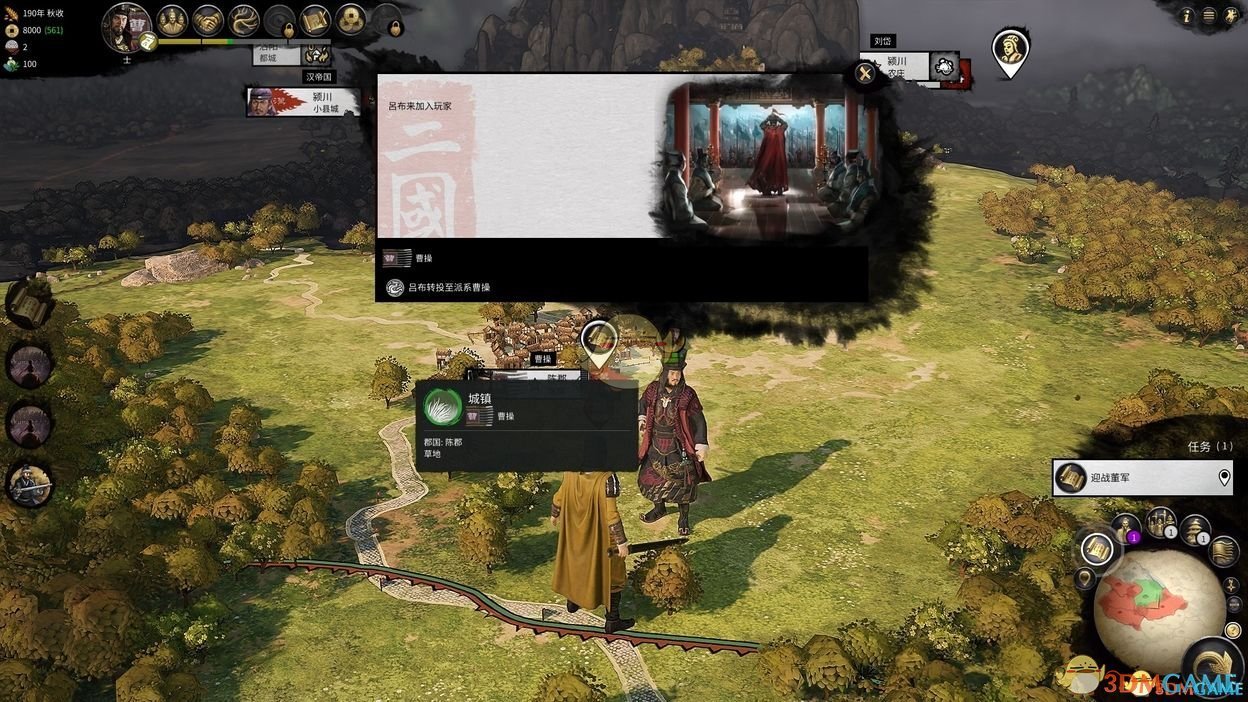Select the 颍川 小县城 settlement banner
1248x702 pixels.
(x=303, y=102)
